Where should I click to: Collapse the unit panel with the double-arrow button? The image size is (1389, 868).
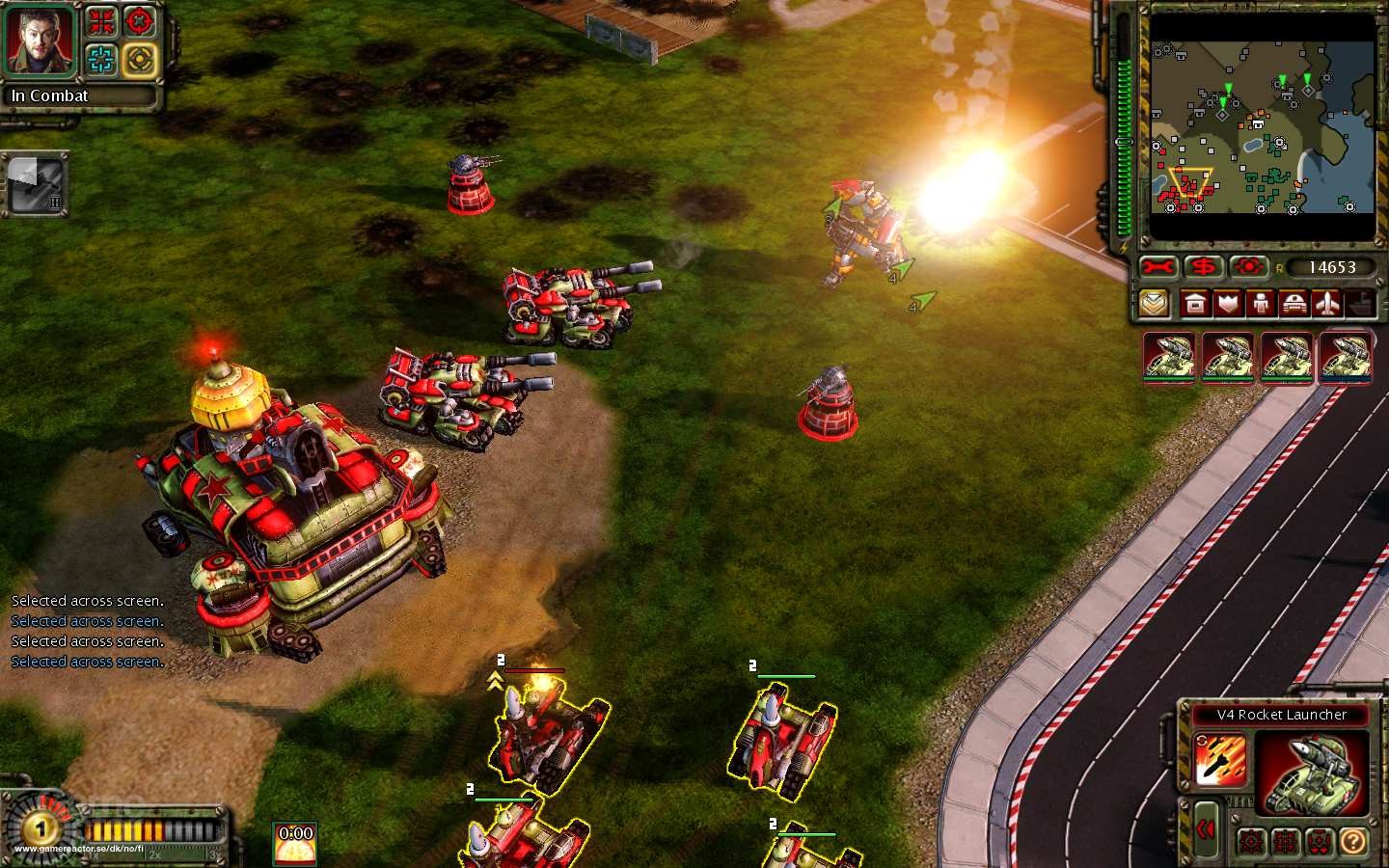pyautogui.click(x=1206, y=827)
